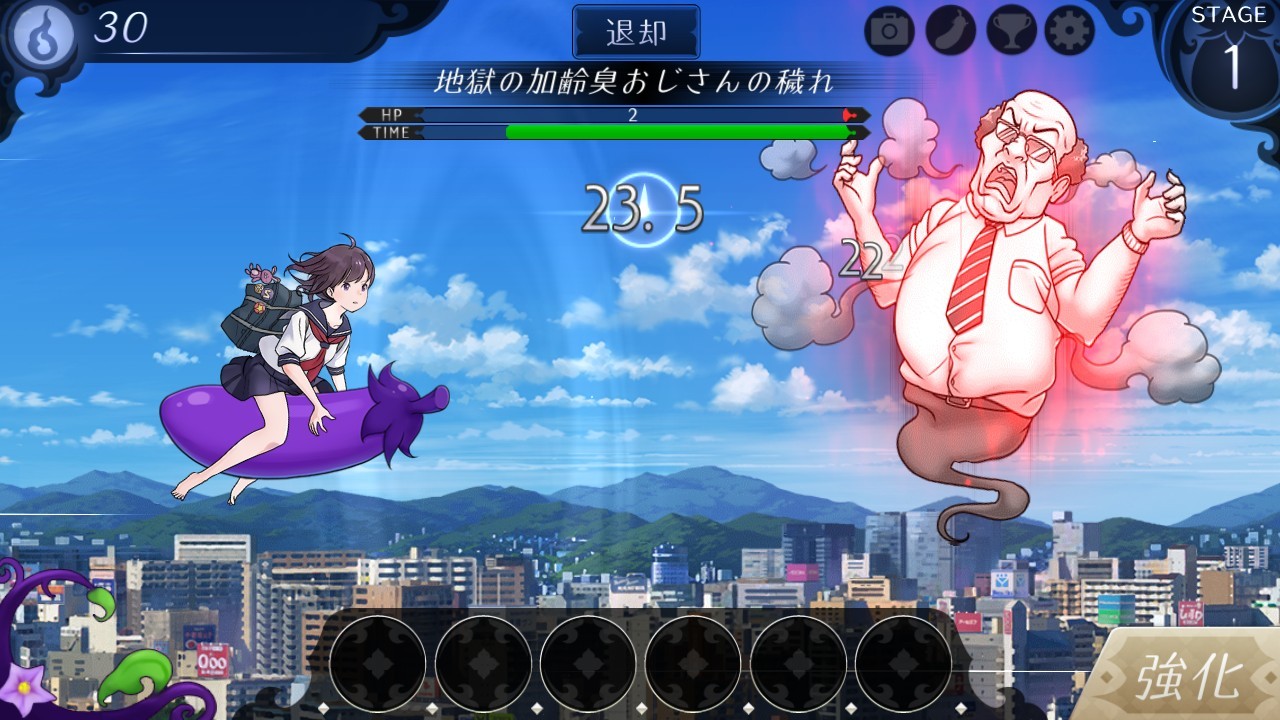Open the eggplant icon menu

[950, 30]
